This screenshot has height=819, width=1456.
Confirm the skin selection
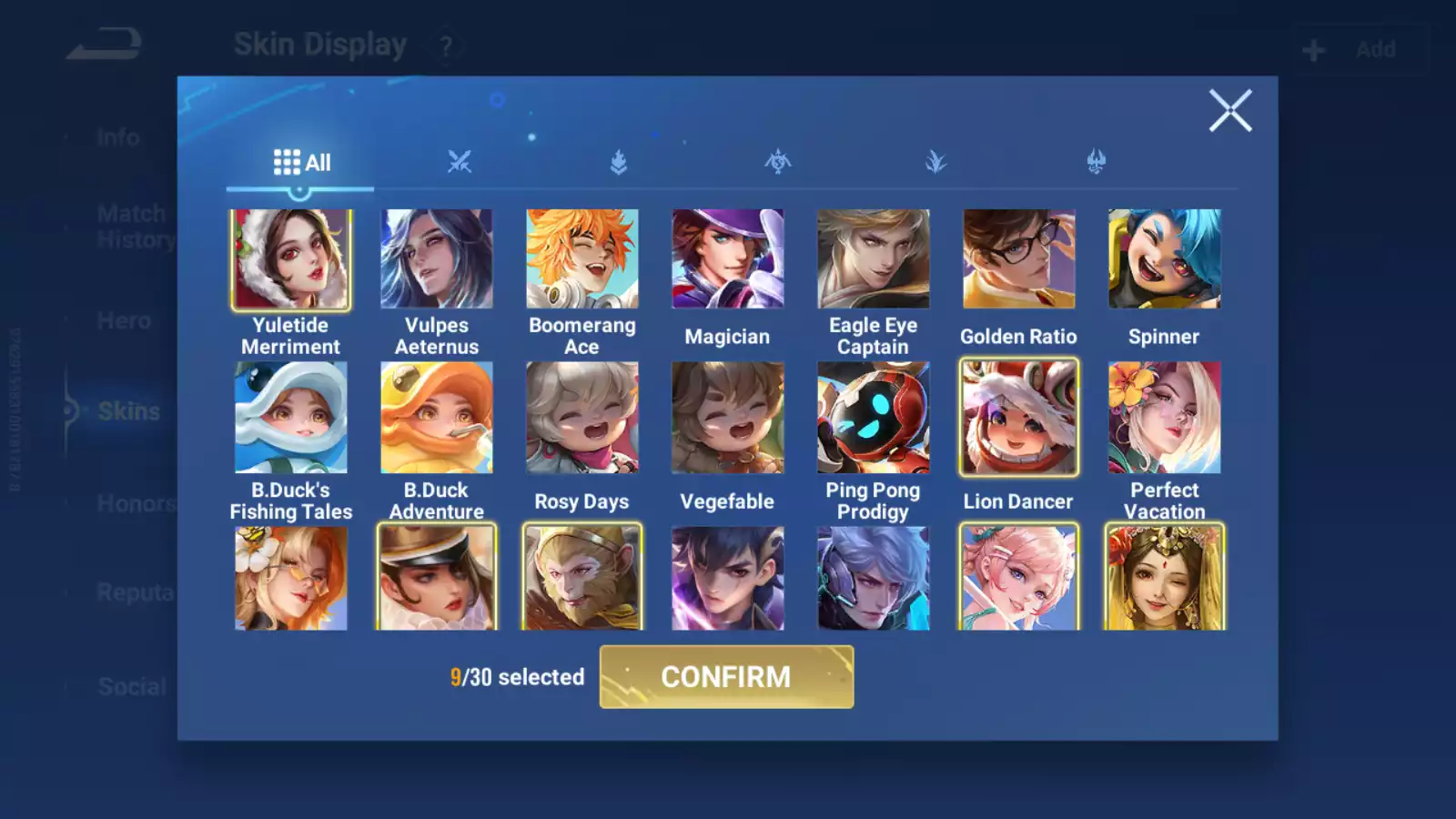[726, 677]
